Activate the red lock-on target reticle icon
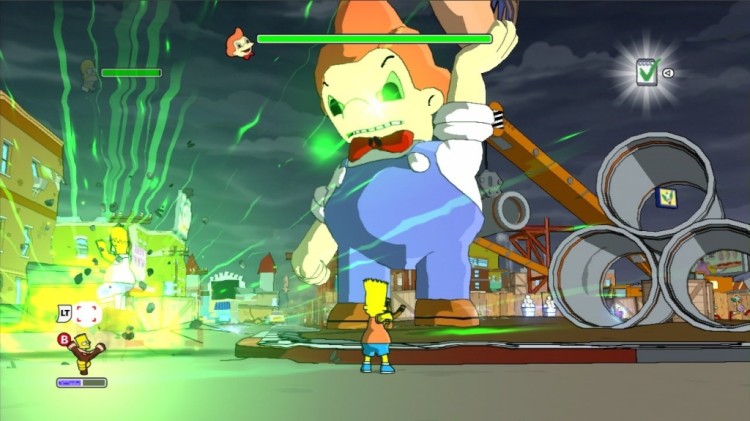The width and height of the screenshot is (750, 421). [x=88, y=313]
